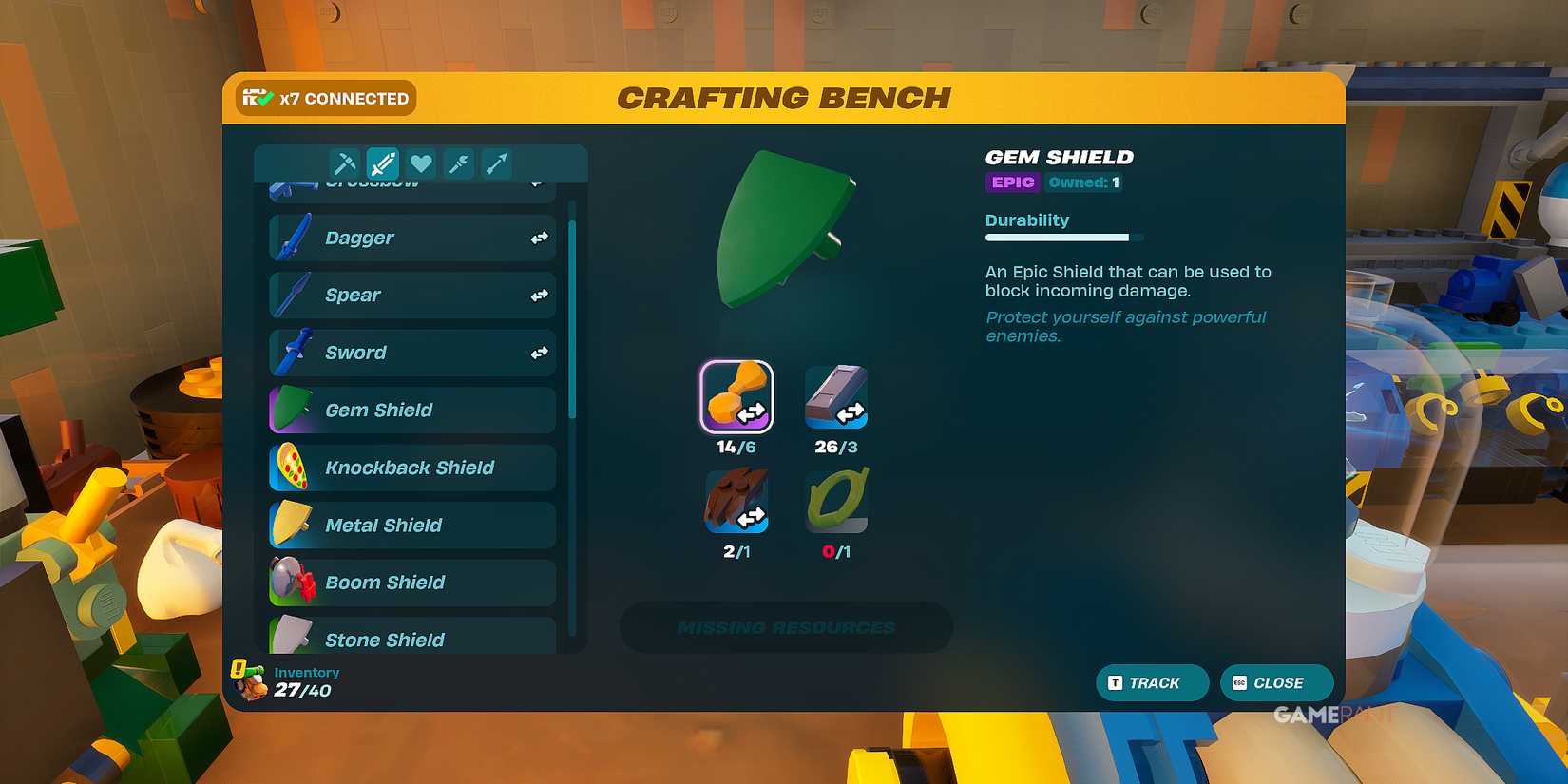Open the torch utility category
The image size is (1568, 784).
(x=458, y=163)
